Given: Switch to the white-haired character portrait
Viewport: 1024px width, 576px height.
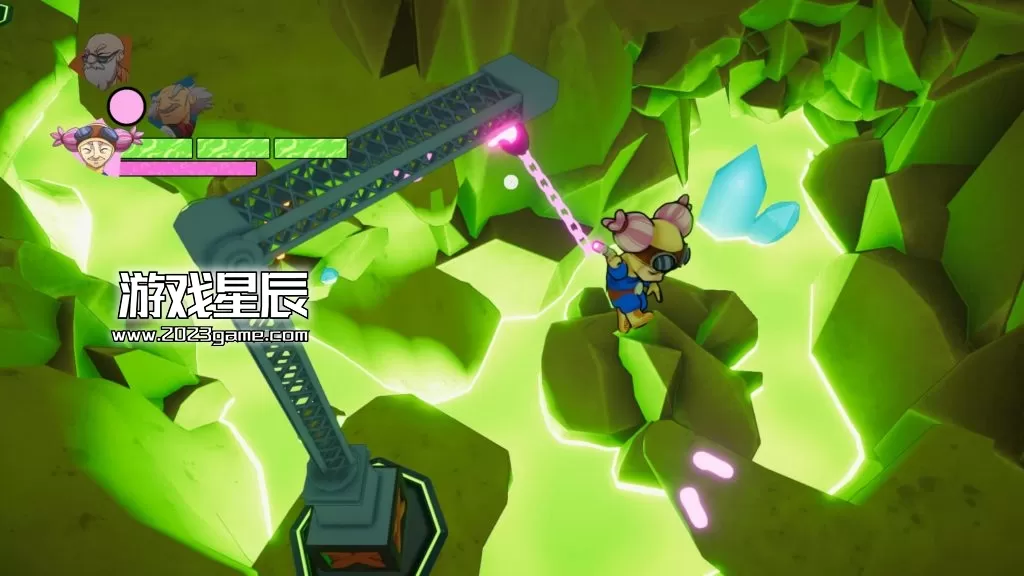Looking at the screenshot, I should click(x=178, y=107).
